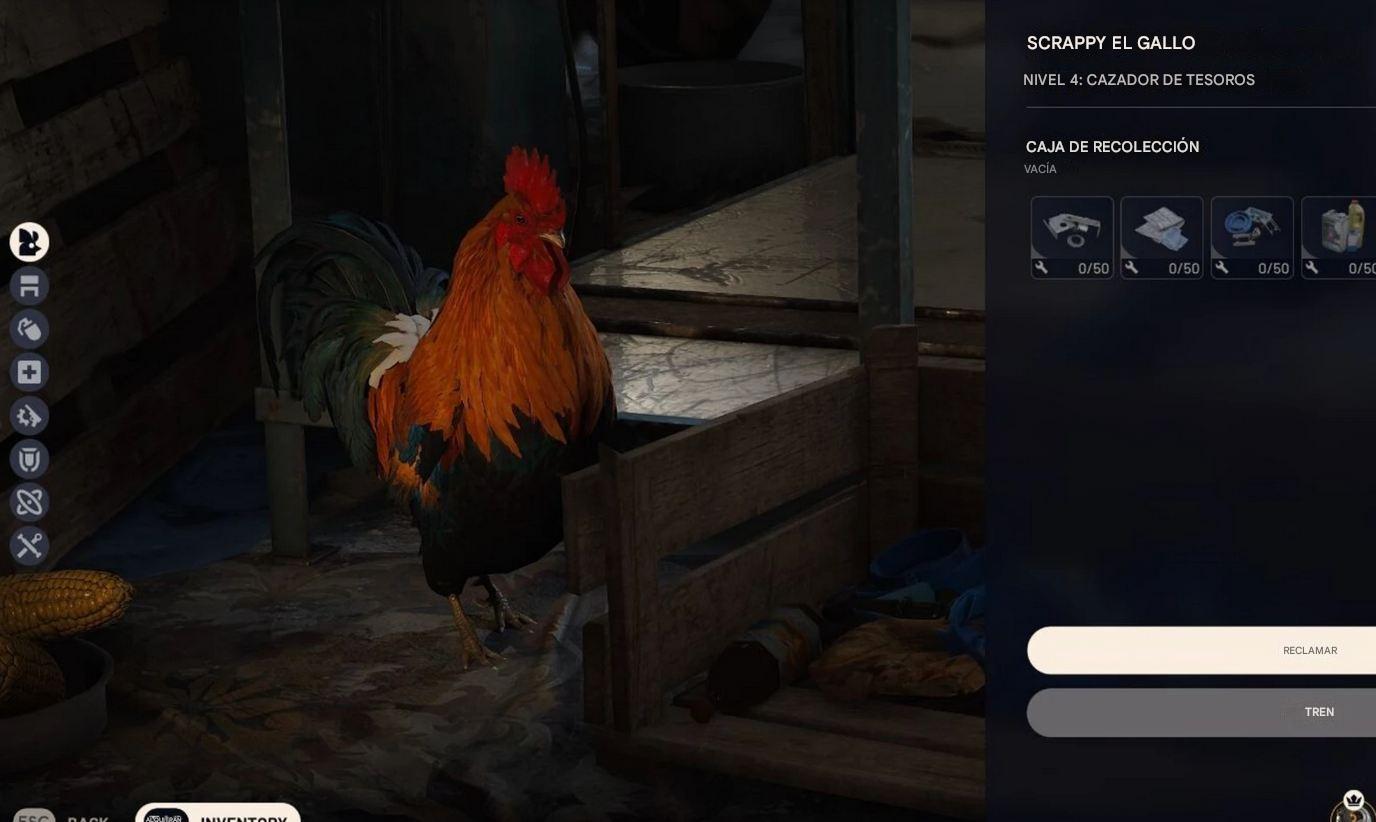The width and height of the screenshot is (1376, 822).
Task: Choose the medical cross tab
Action: [29, 372]
